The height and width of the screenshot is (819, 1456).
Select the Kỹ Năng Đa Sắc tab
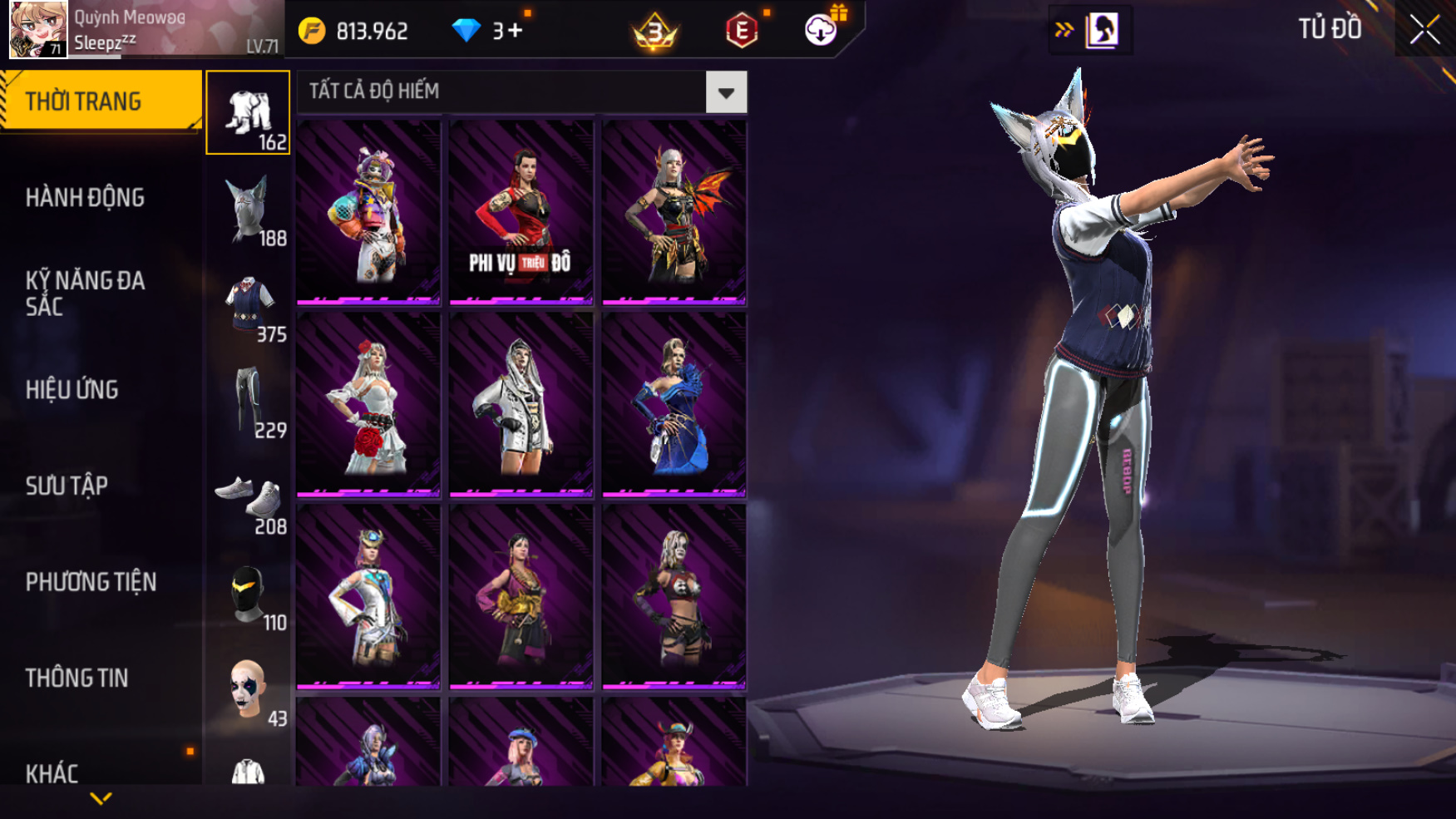click(x=85, y=294)
